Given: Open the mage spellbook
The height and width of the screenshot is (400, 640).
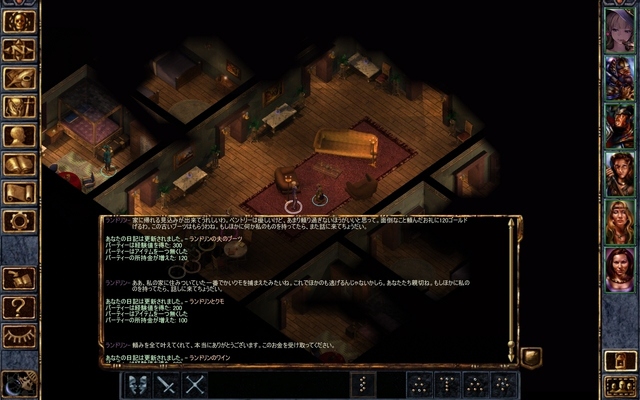Looking at the screenshot, I should 19,163.
